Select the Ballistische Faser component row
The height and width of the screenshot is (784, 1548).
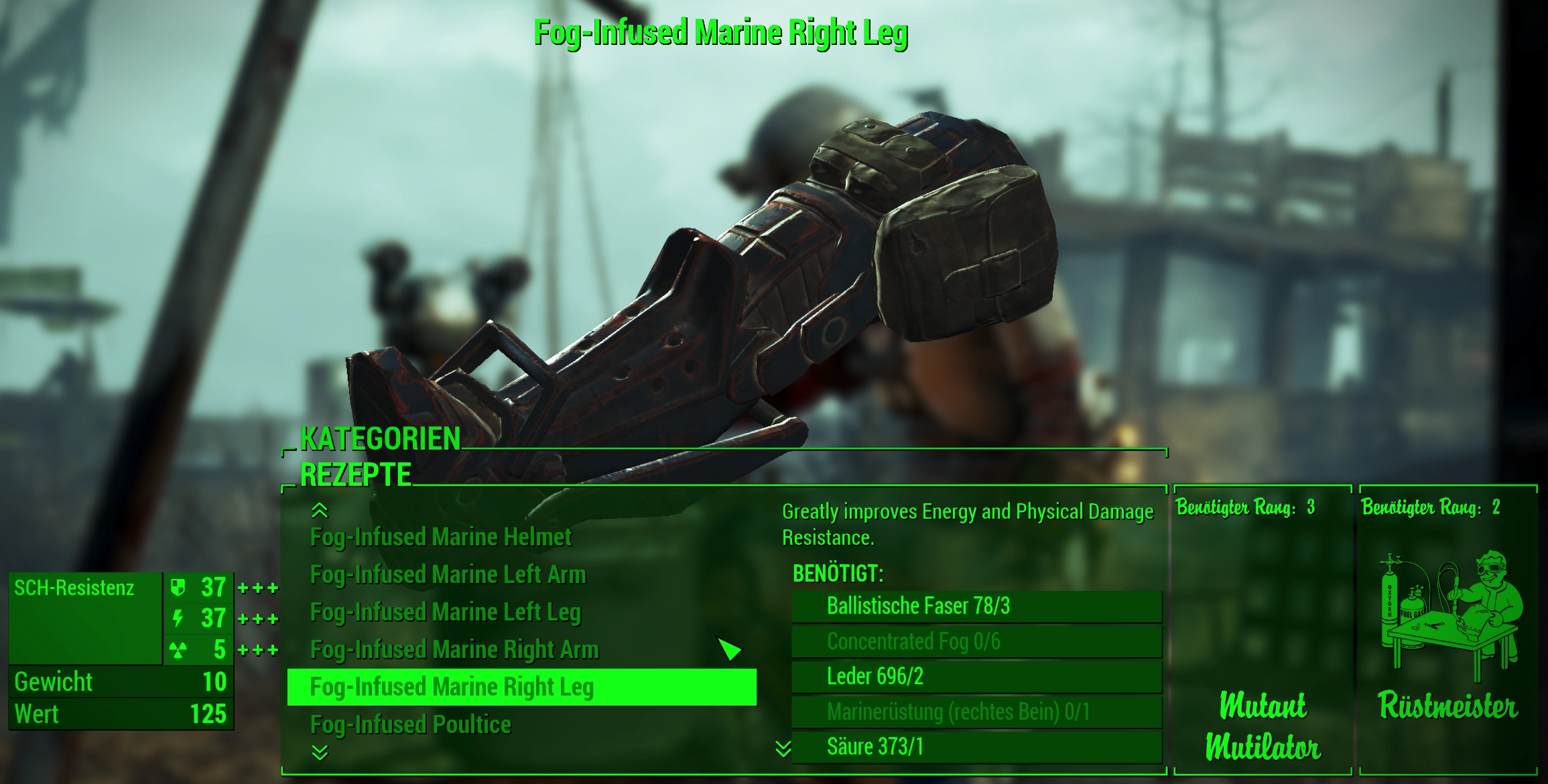[x=976, y=606]
